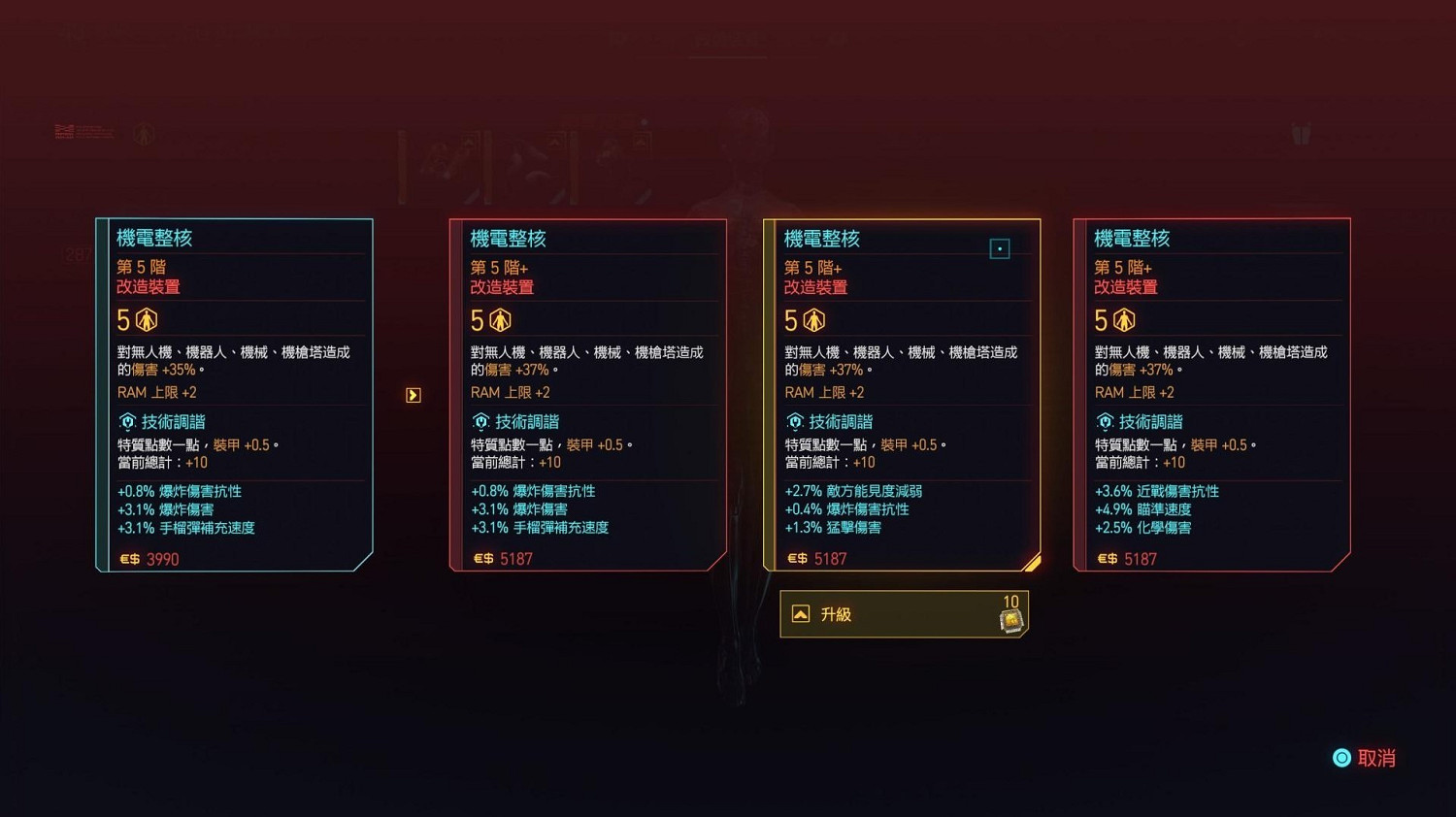Click the equipped marker square on the third card
The image size is (1456, 817).
click(1000, 248)
